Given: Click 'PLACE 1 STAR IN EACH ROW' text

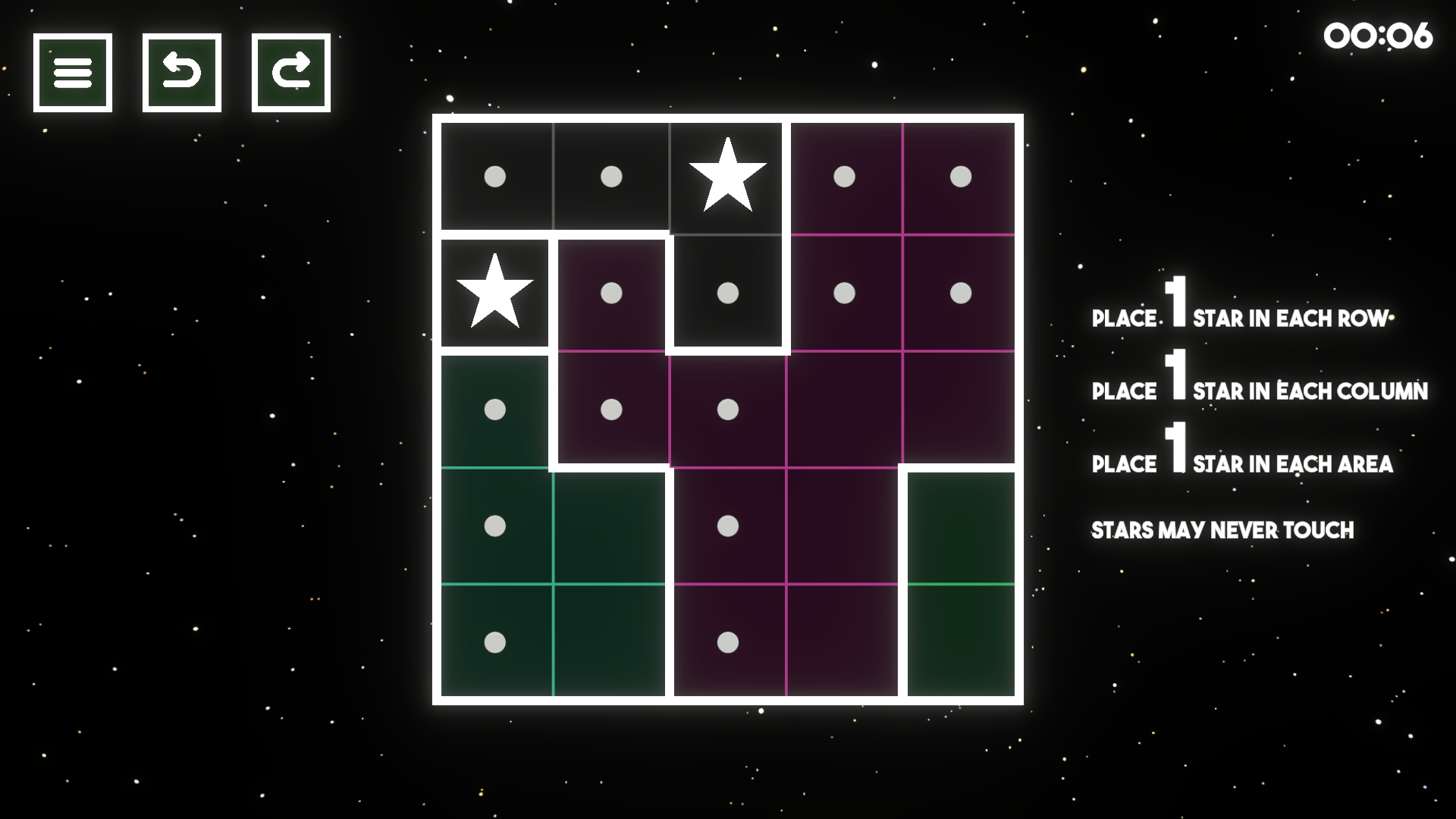Looking at the screenshot, I should point(1239,317).
